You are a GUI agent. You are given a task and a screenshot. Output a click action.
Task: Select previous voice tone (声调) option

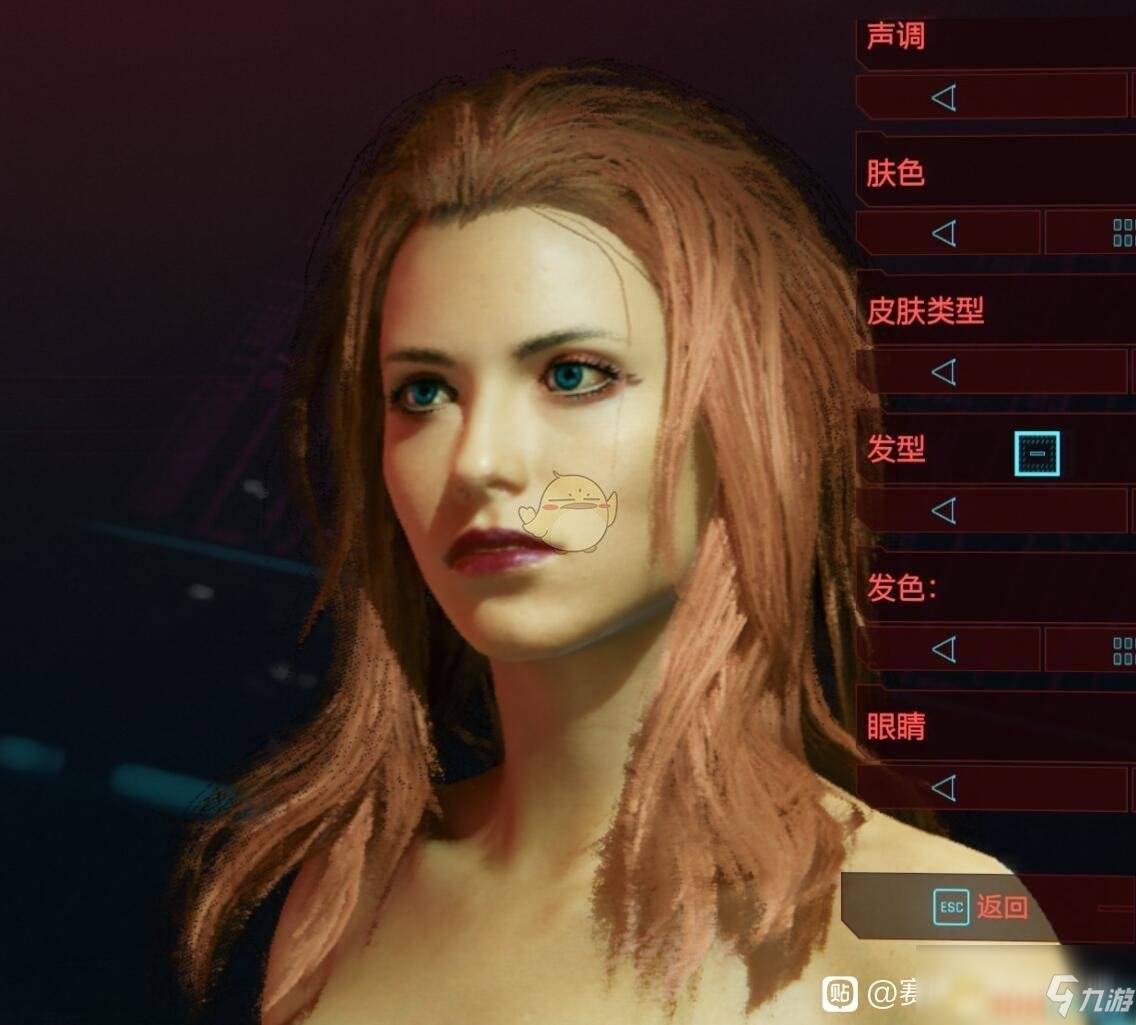944,97
